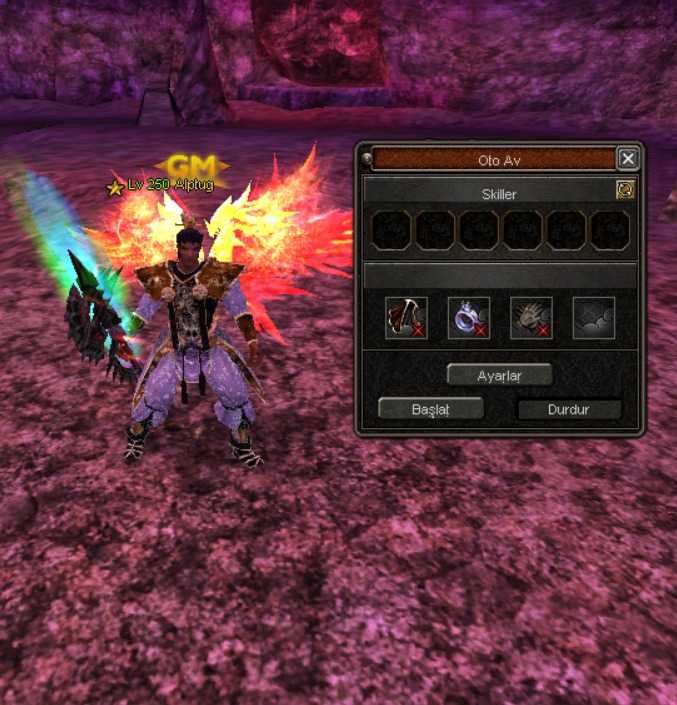Toggle the silver ring item slot

[x=469, y=317]
